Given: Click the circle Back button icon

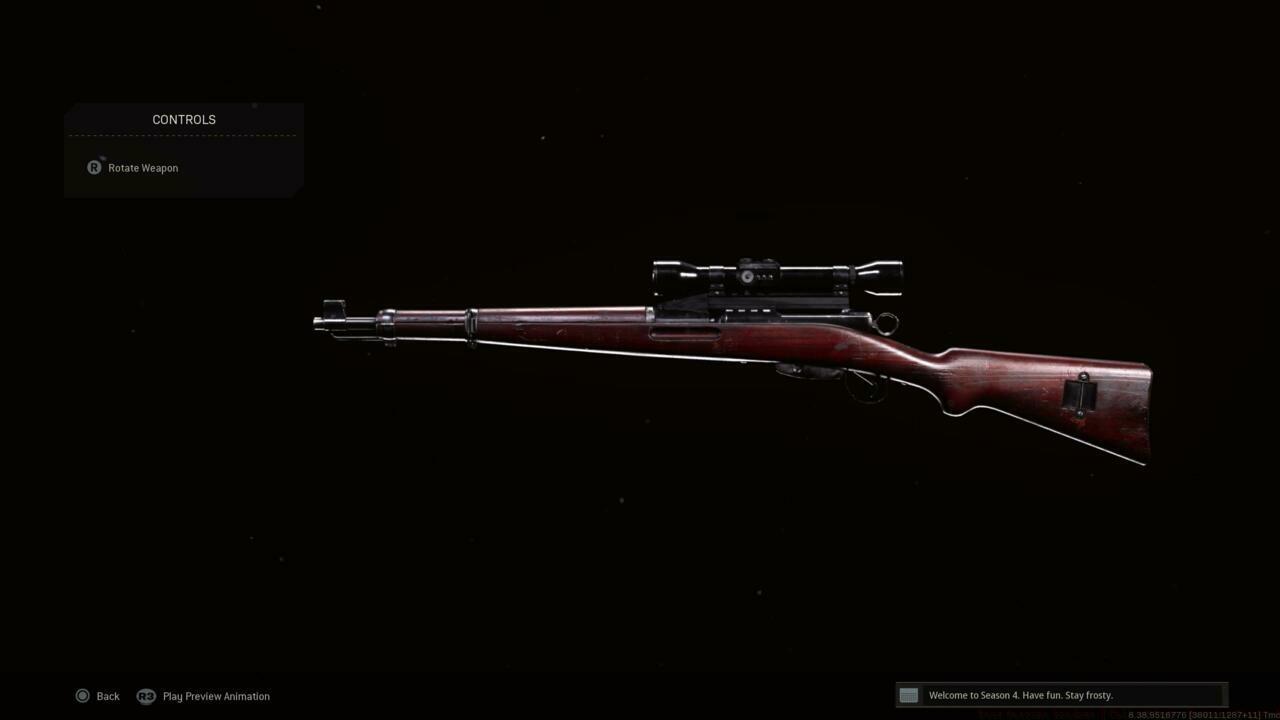Looking at the screenshot, I should click(83, 695).
